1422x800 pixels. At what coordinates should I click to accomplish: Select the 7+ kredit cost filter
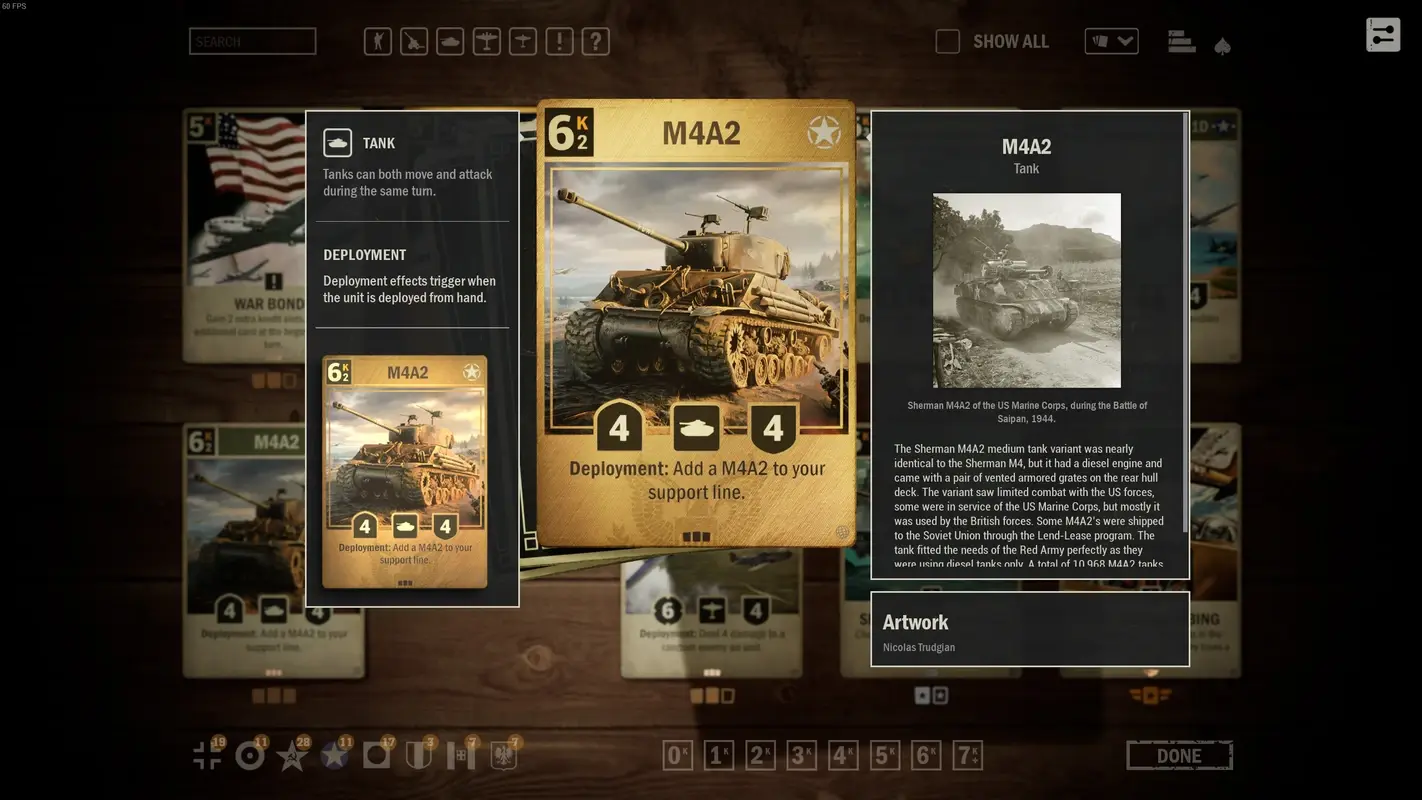[x=965, y=755]
